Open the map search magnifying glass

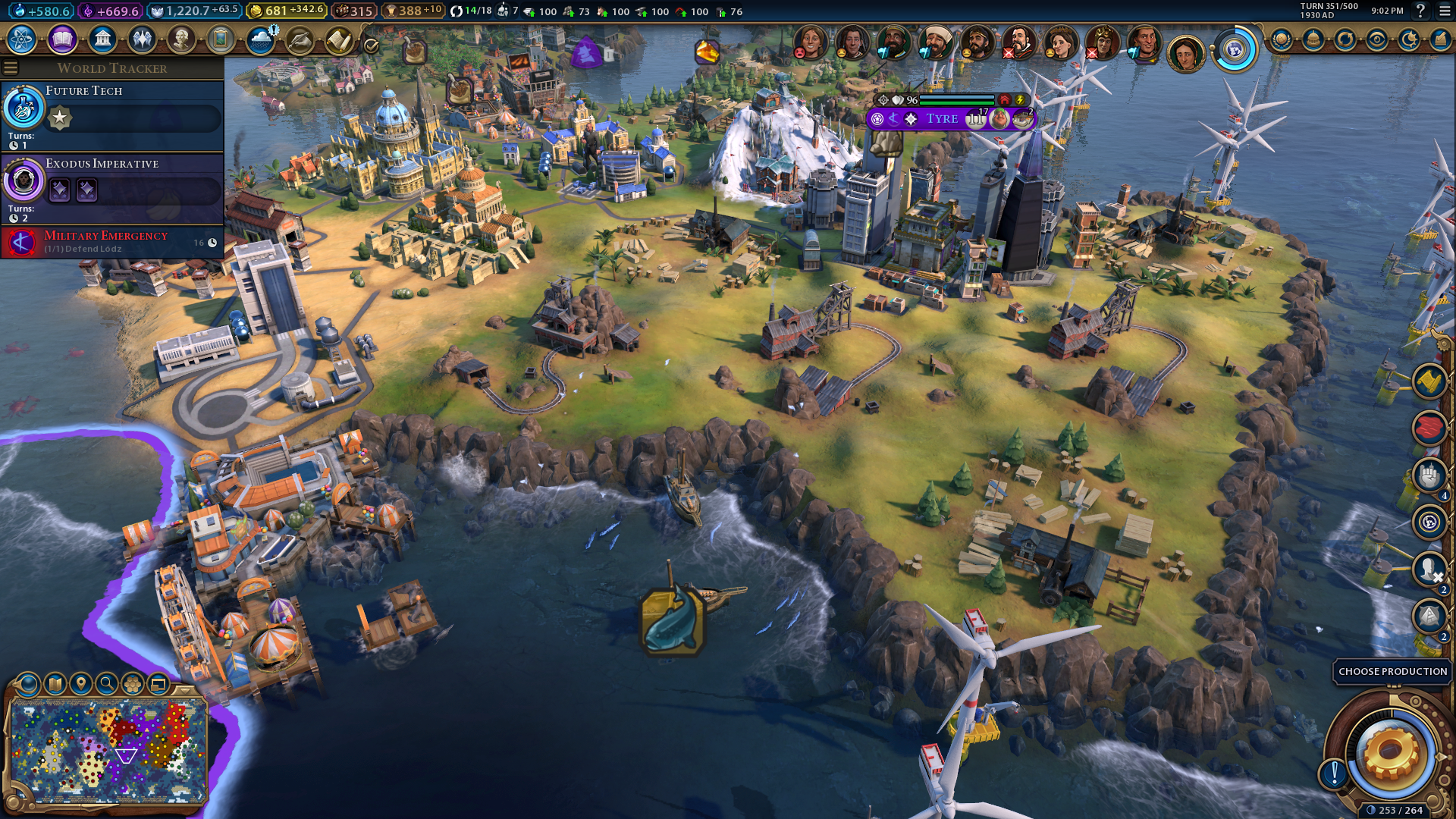point(107,684)
